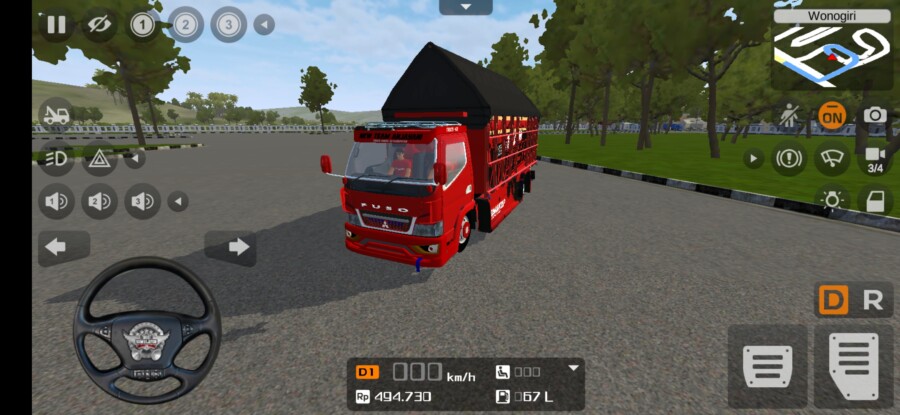Sound horn number 3

pyautogui.click(x=142, y=202)
